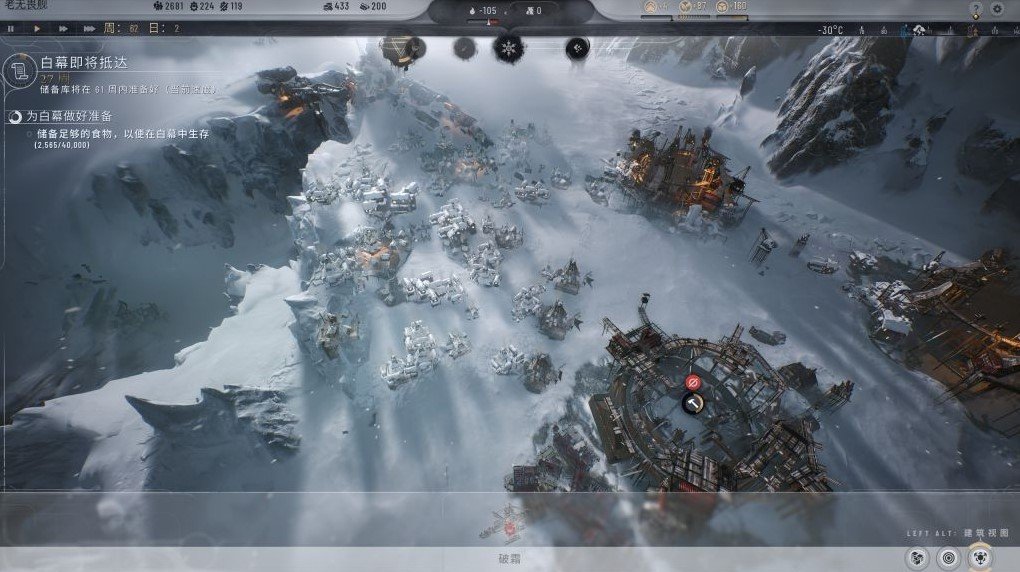
Task: Click the red prohibited marker over the circular structure
Action: [692, 382]
